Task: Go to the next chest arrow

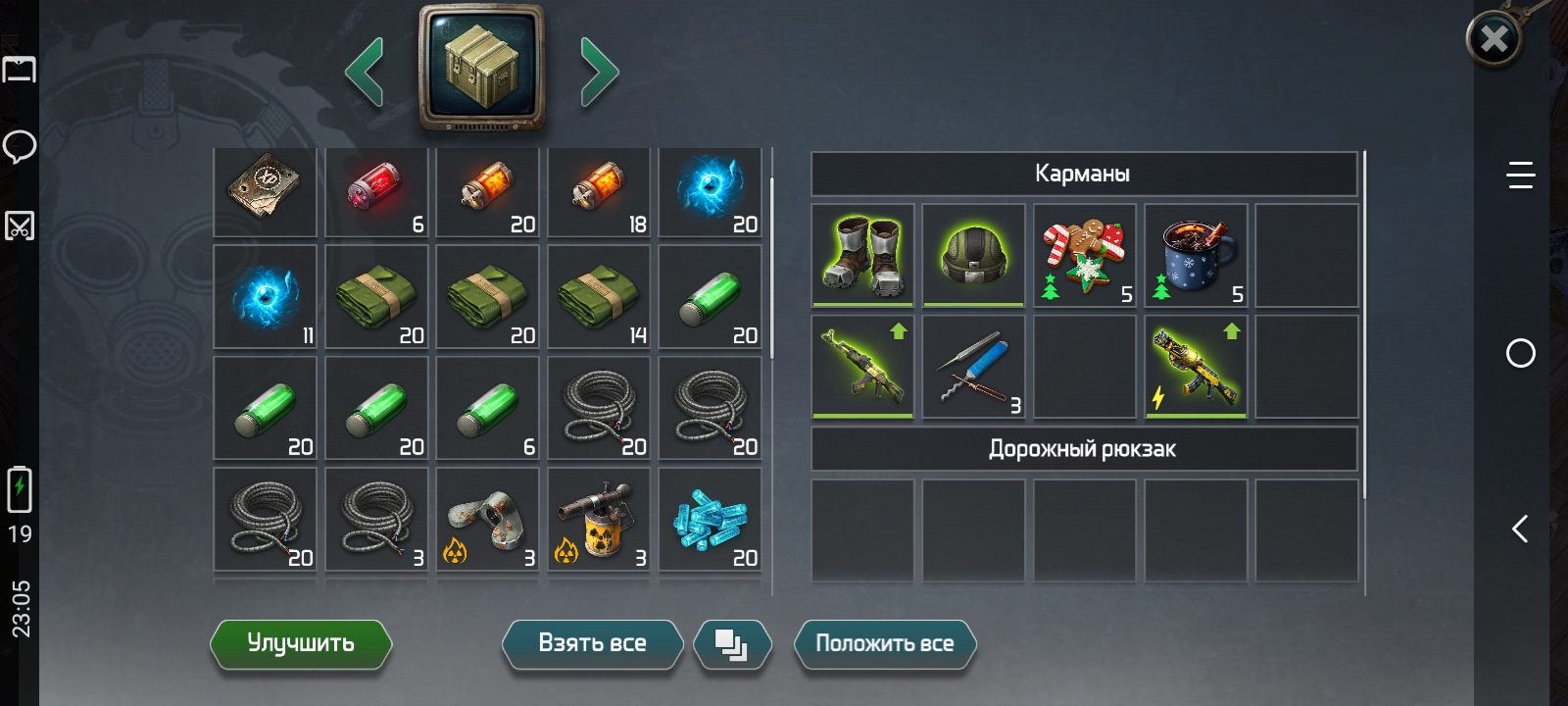Action: click(x=599, y=72)
